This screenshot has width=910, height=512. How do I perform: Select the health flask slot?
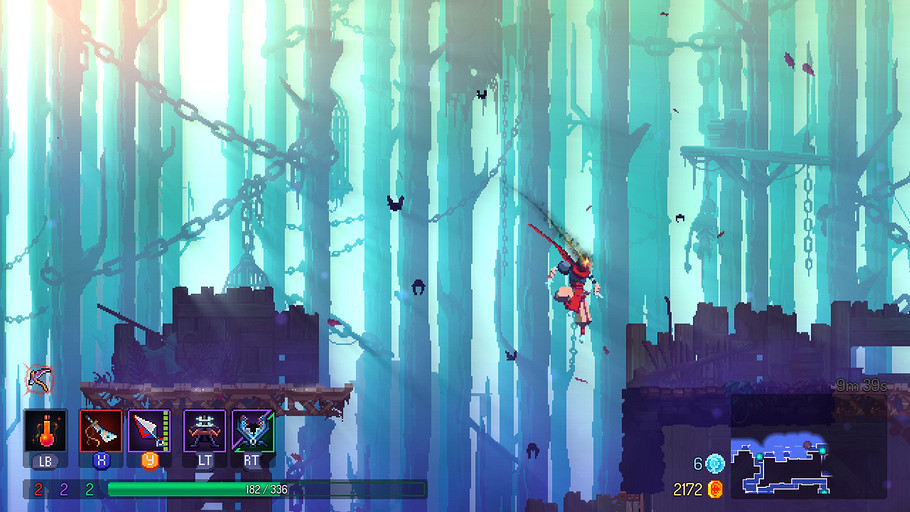click(x=45, y=432)
